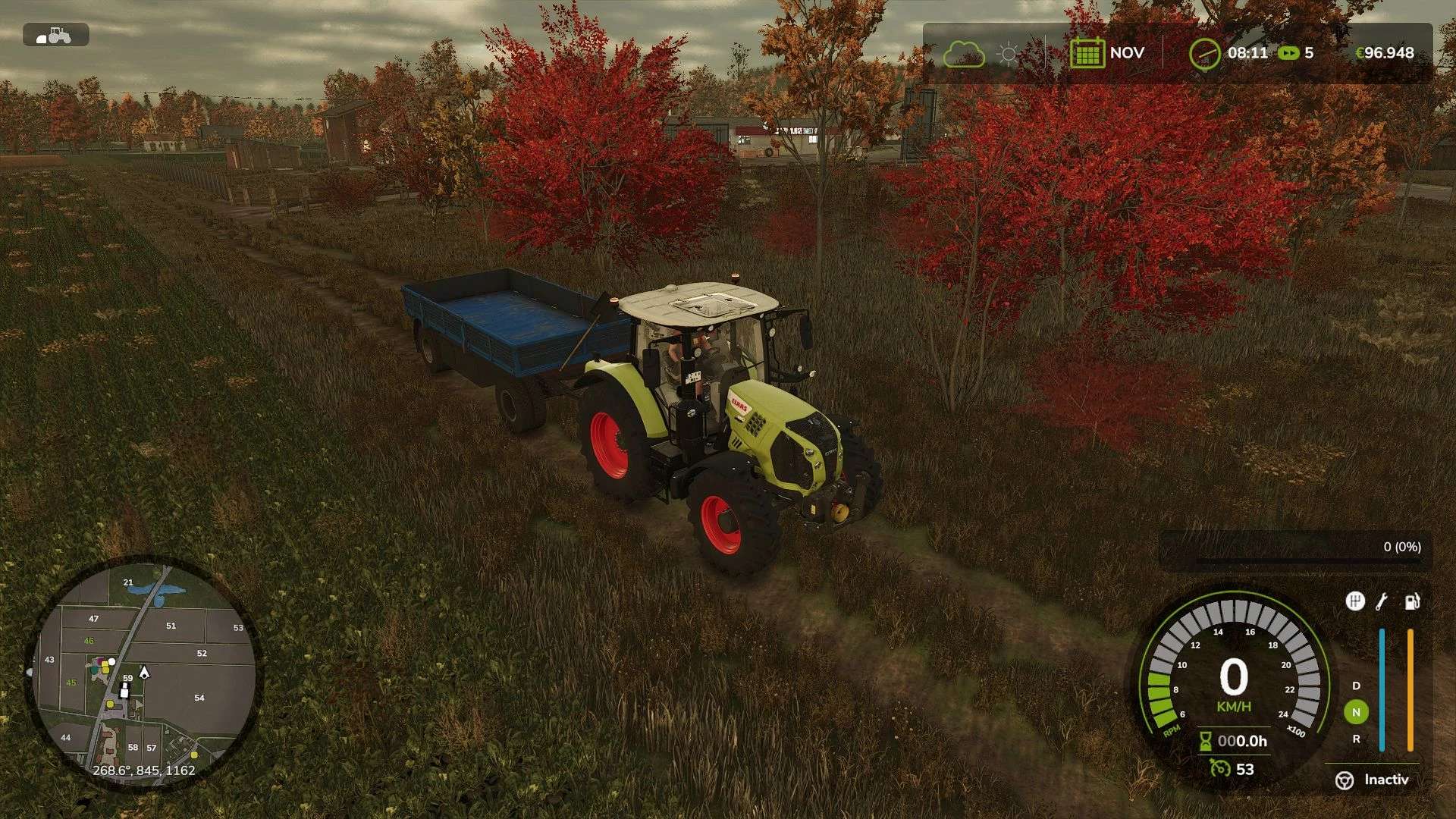
Task: Toggle the green fast-forward time speed icon
Action: 1288,53
